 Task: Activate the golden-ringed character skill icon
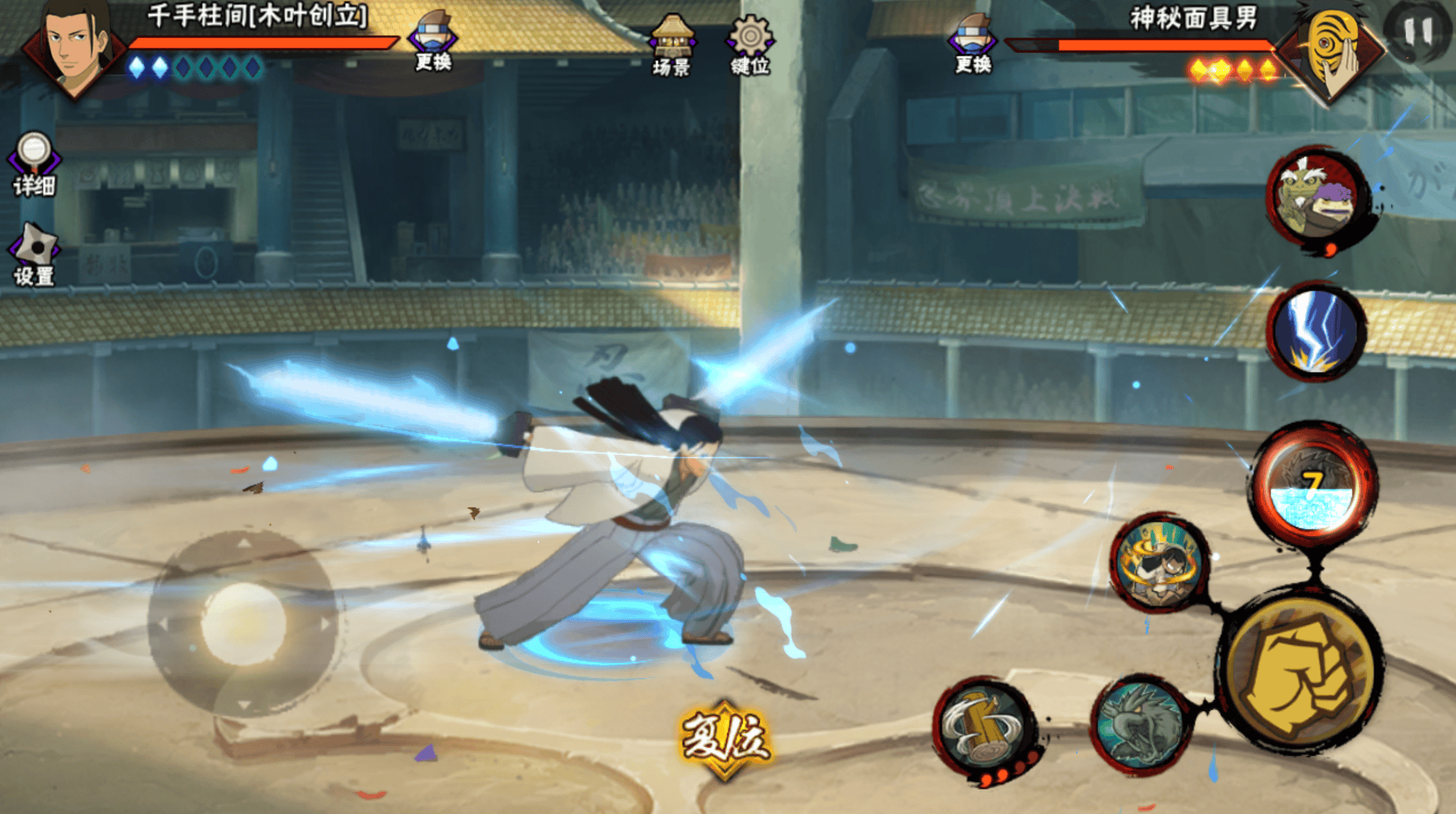(1159, 563)
